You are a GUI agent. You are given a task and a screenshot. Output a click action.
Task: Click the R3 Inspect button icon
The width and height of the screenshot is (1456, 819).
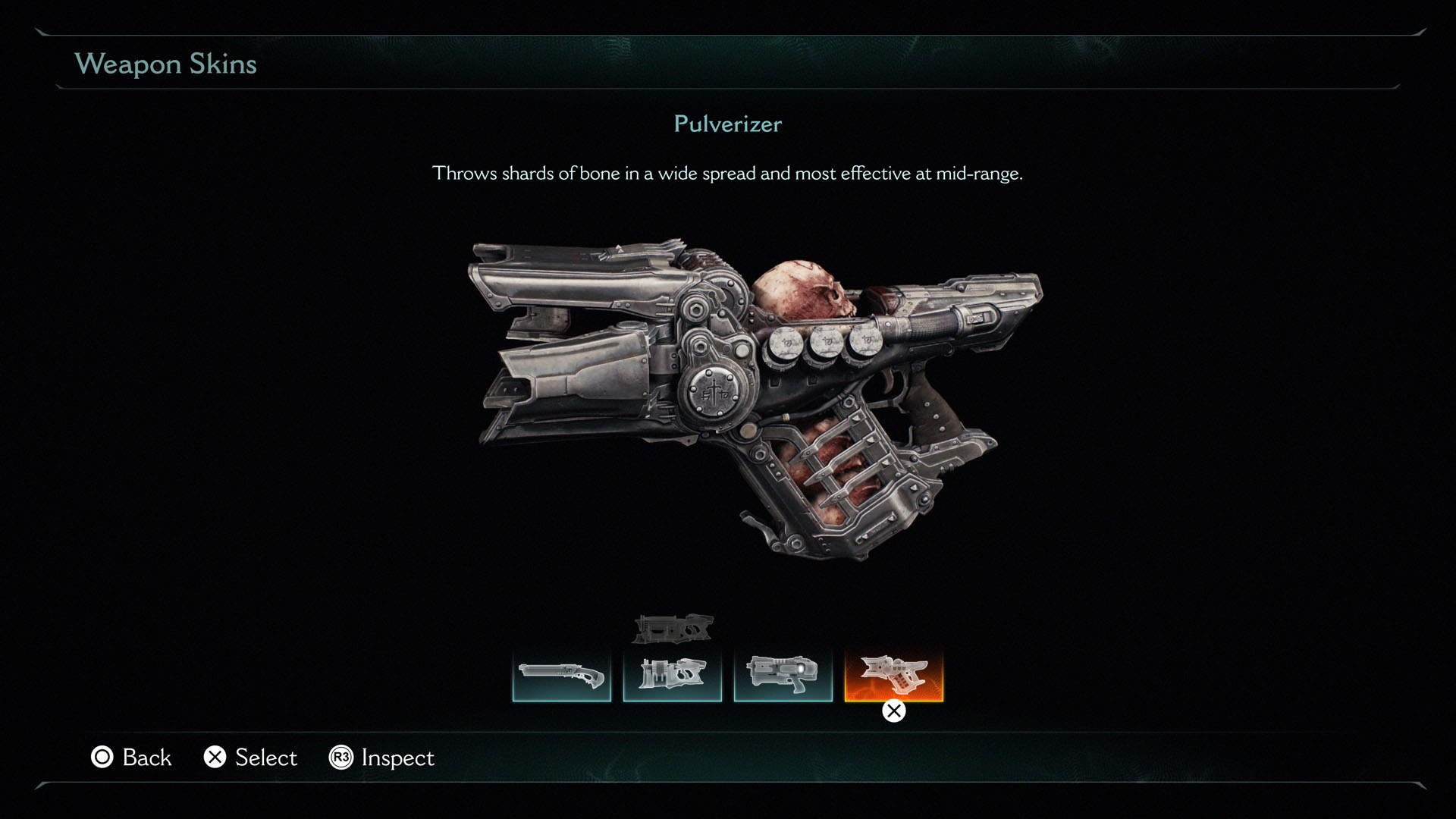[x=342, y=758]
